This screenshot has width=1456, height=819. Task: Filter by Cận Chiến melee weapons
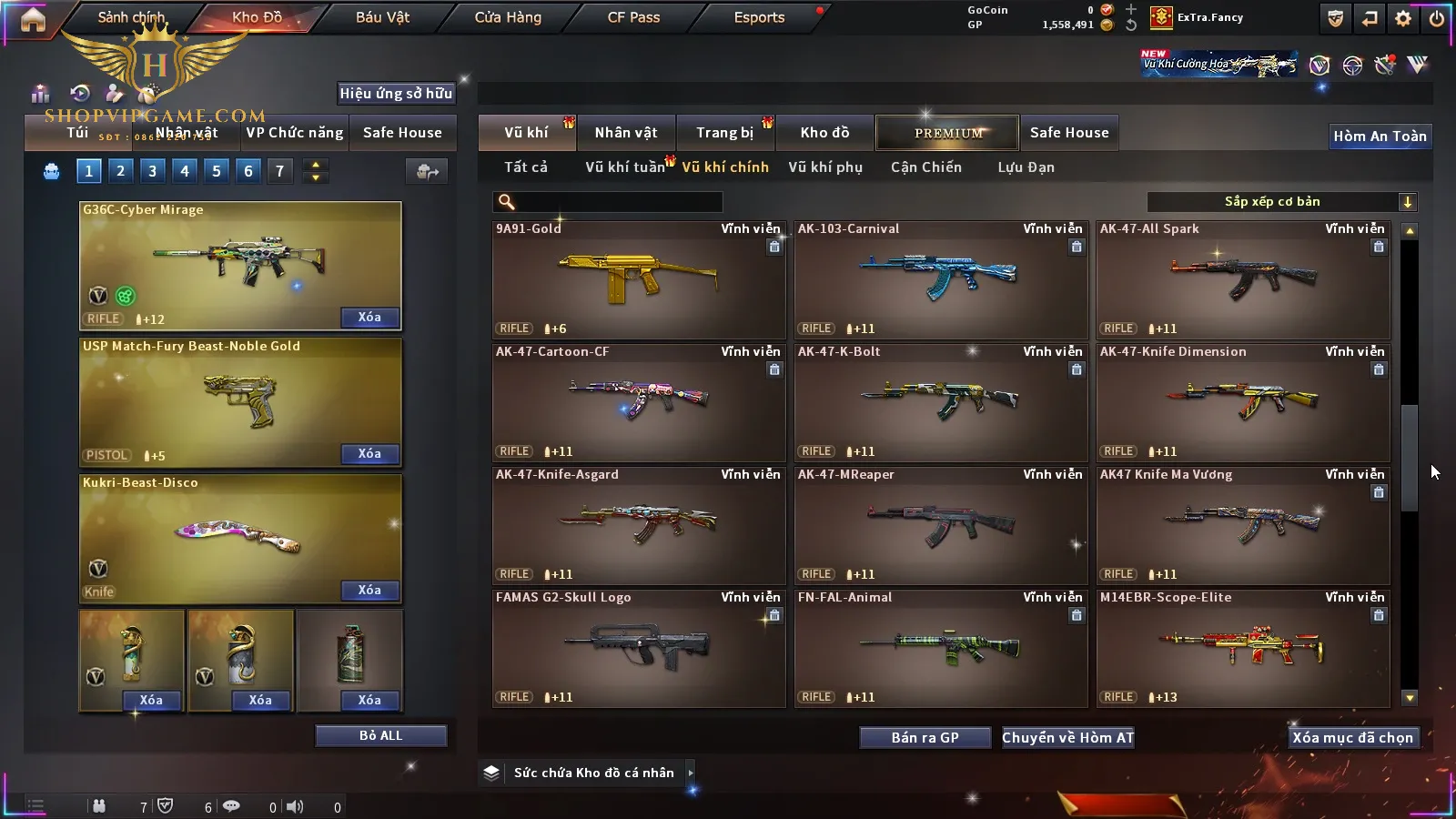[x=925, y=167]
